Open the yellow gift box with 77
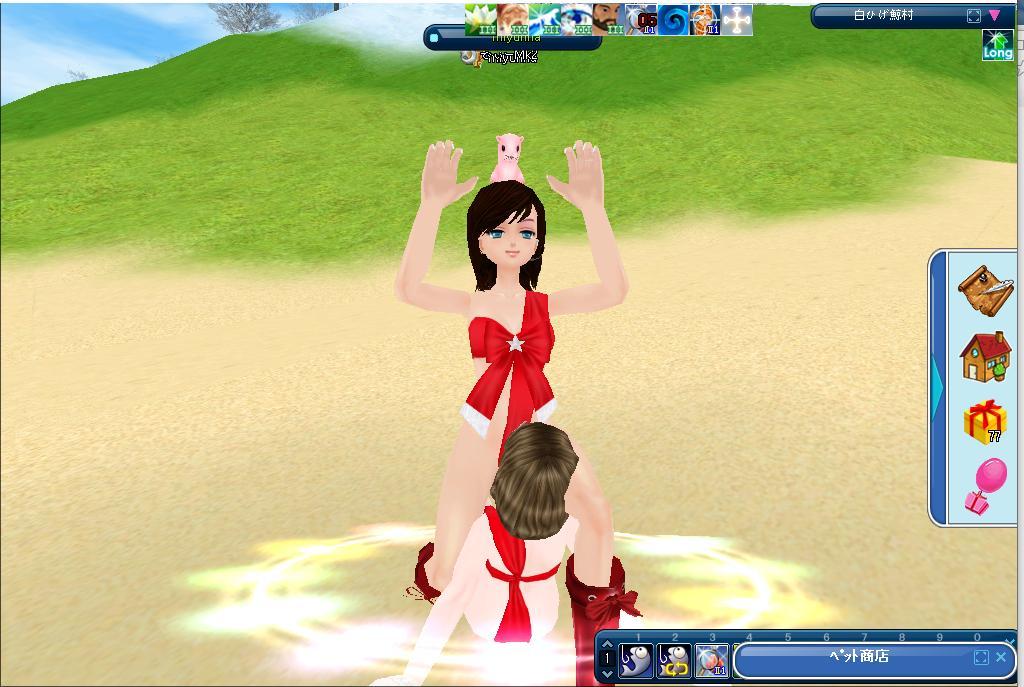Image resolution: width=1024 pixels, height=687 pixels. pyautogui.click(x=985, y=421)
